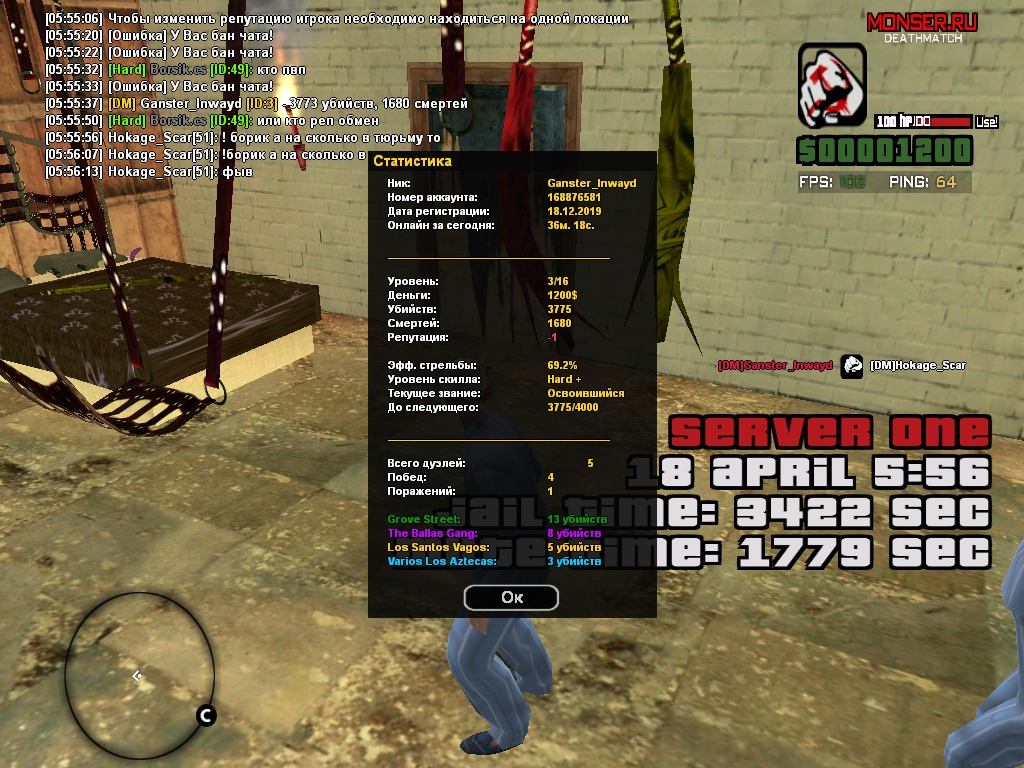This screenshot has height=768, width=1024.
Task: Select the fist weapon icon
Action: [832, 89]
